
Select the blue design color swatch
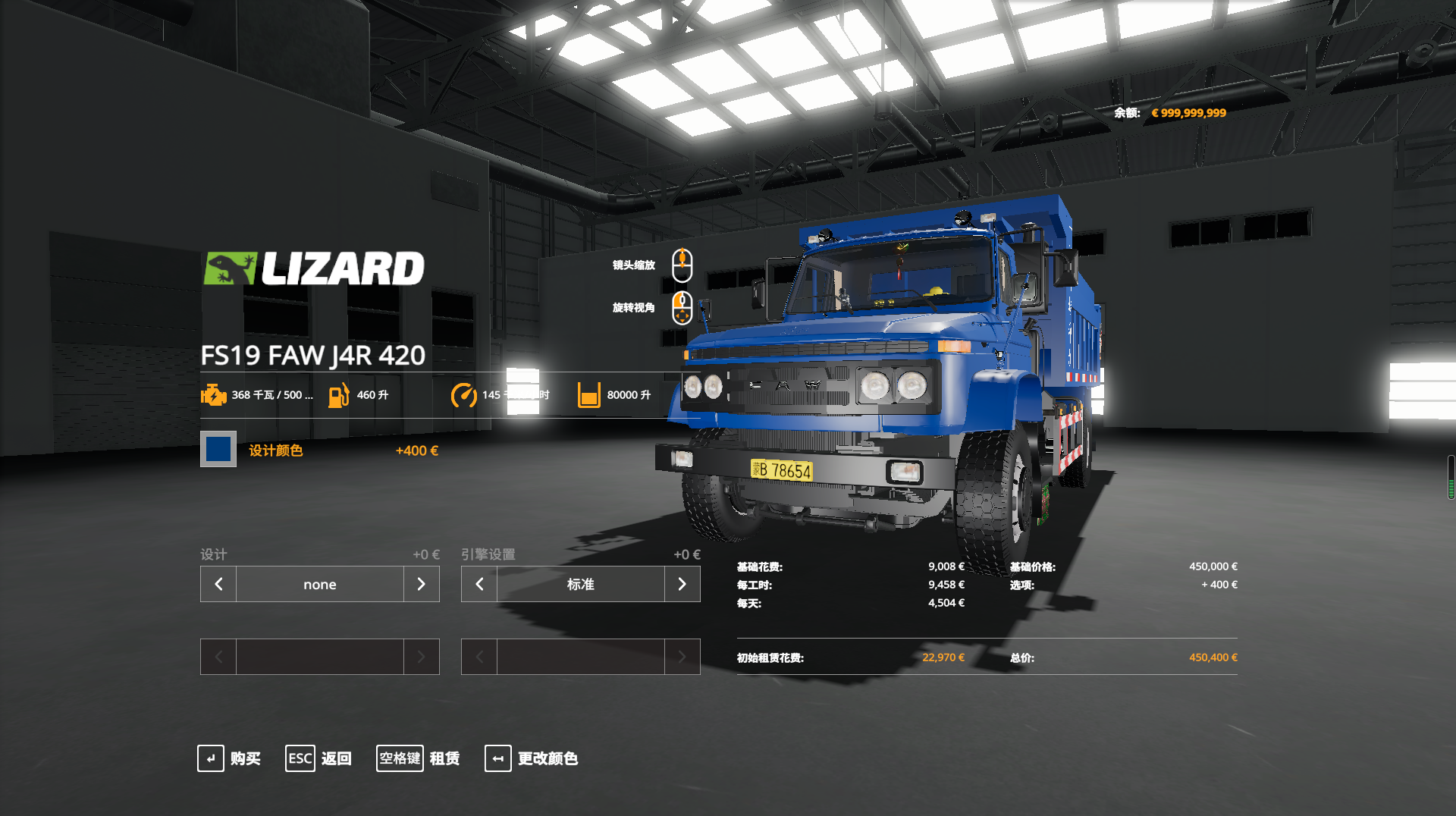pyautogui.click(x=218, y=449)
